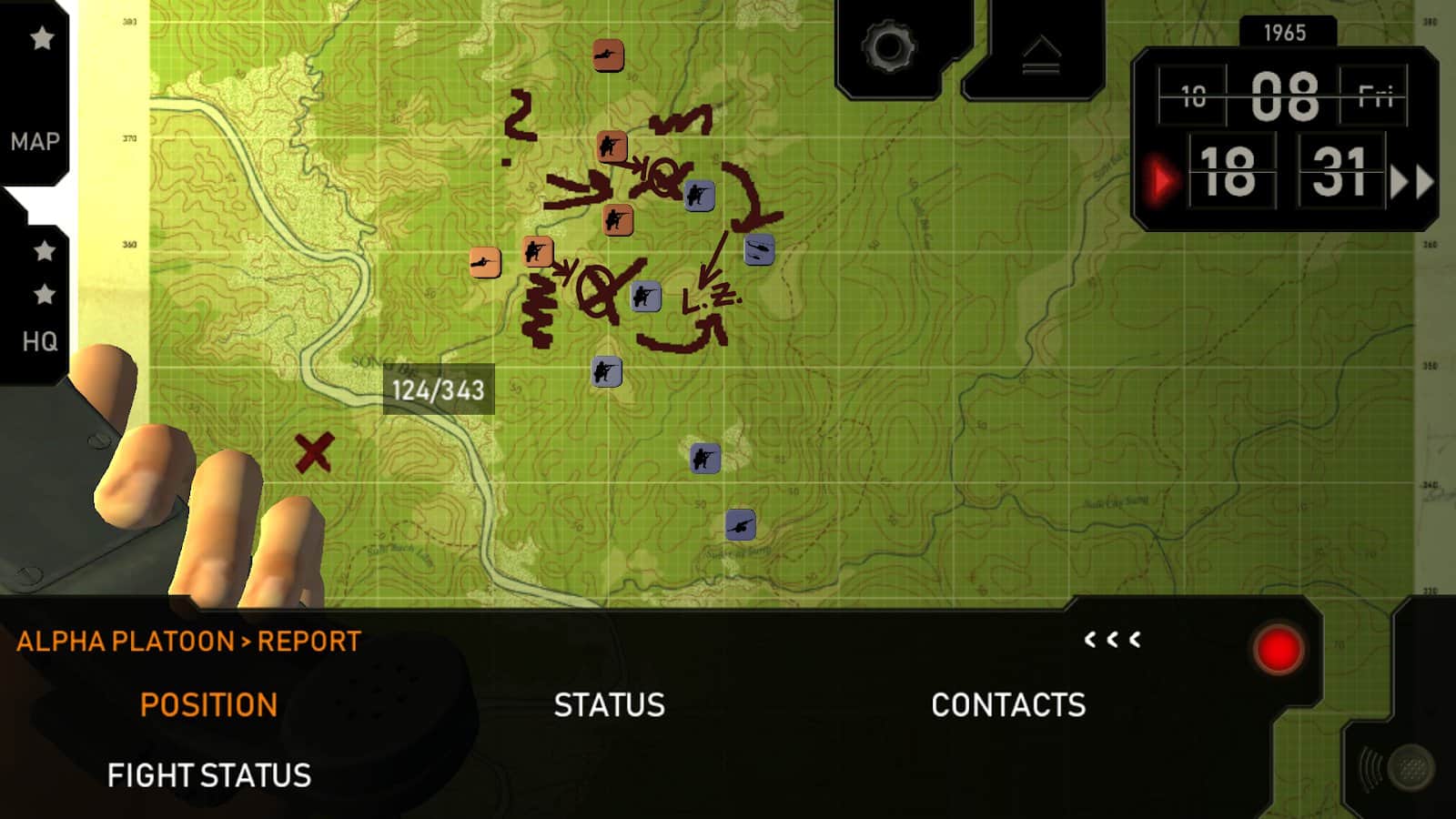Select the blue artillery unit marker
Image resolution: width=1456 pixels, height=819 pixels.
[x=740, y=525]
